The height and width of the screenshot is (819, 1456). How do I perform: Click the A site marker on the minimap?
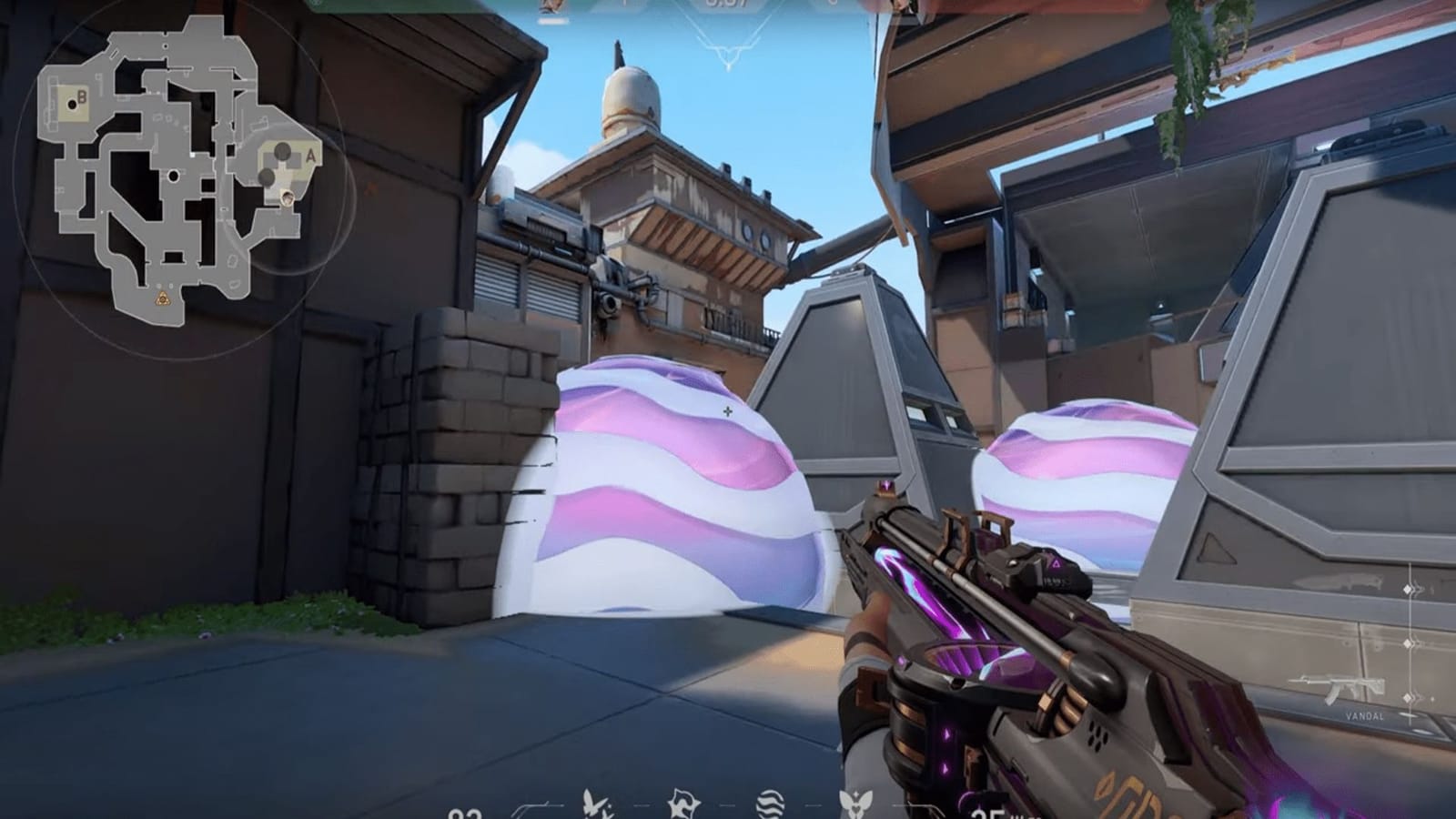point(309,157)
